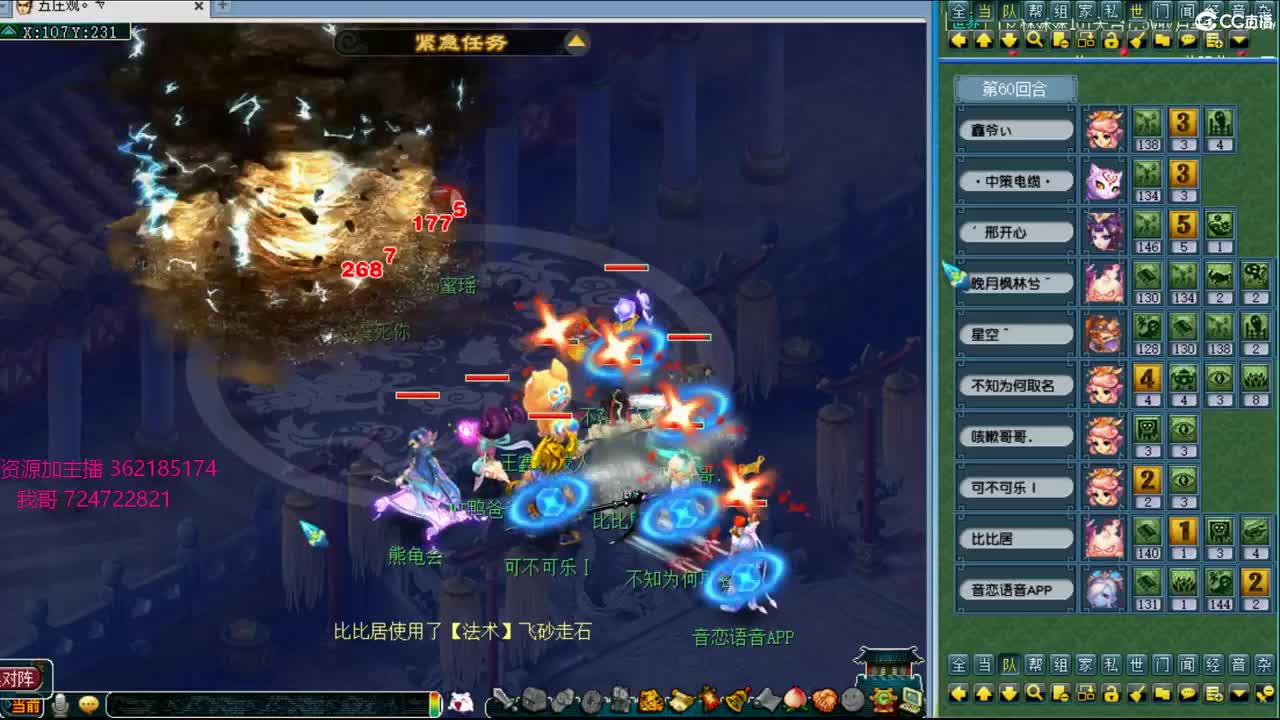Open the chat search magnifier icon
The width and height of the screenshot is (1280, 720).
[1033, 40]
